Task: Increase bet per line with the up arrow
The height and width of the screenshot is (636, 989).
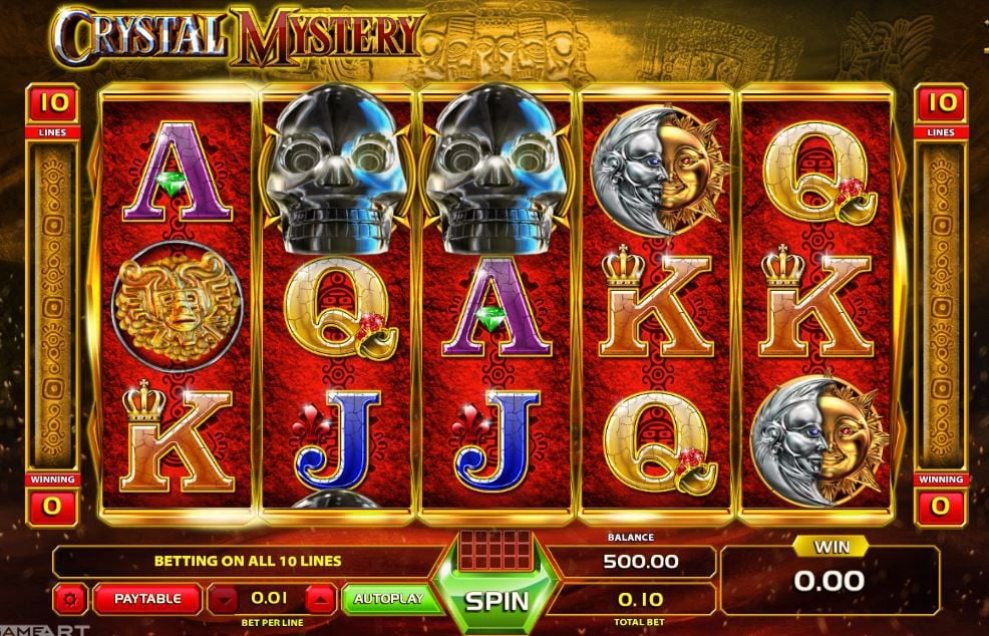Action: [x=318, y=600]
